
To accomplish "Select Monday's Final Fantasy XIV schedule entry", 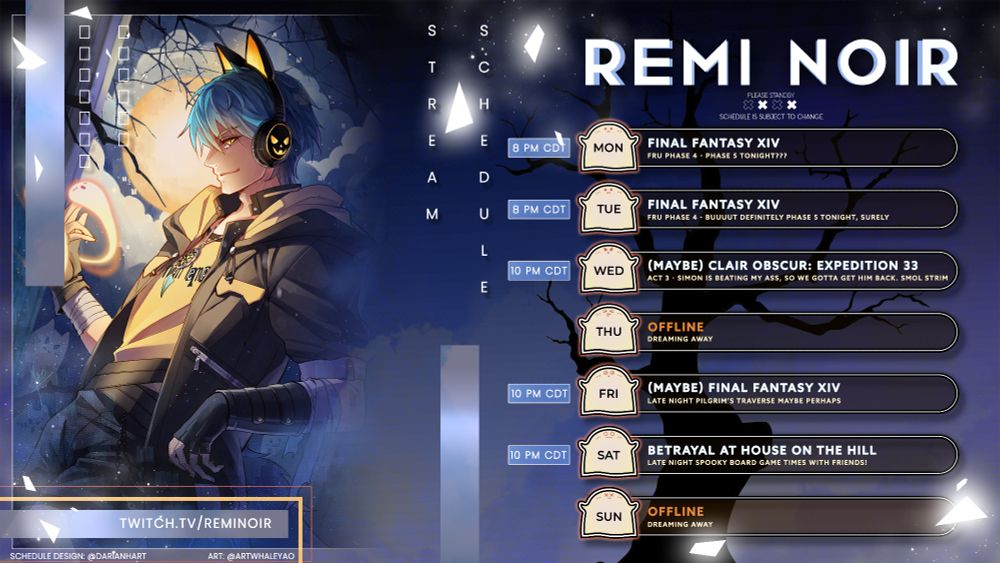I will point(790,148).
